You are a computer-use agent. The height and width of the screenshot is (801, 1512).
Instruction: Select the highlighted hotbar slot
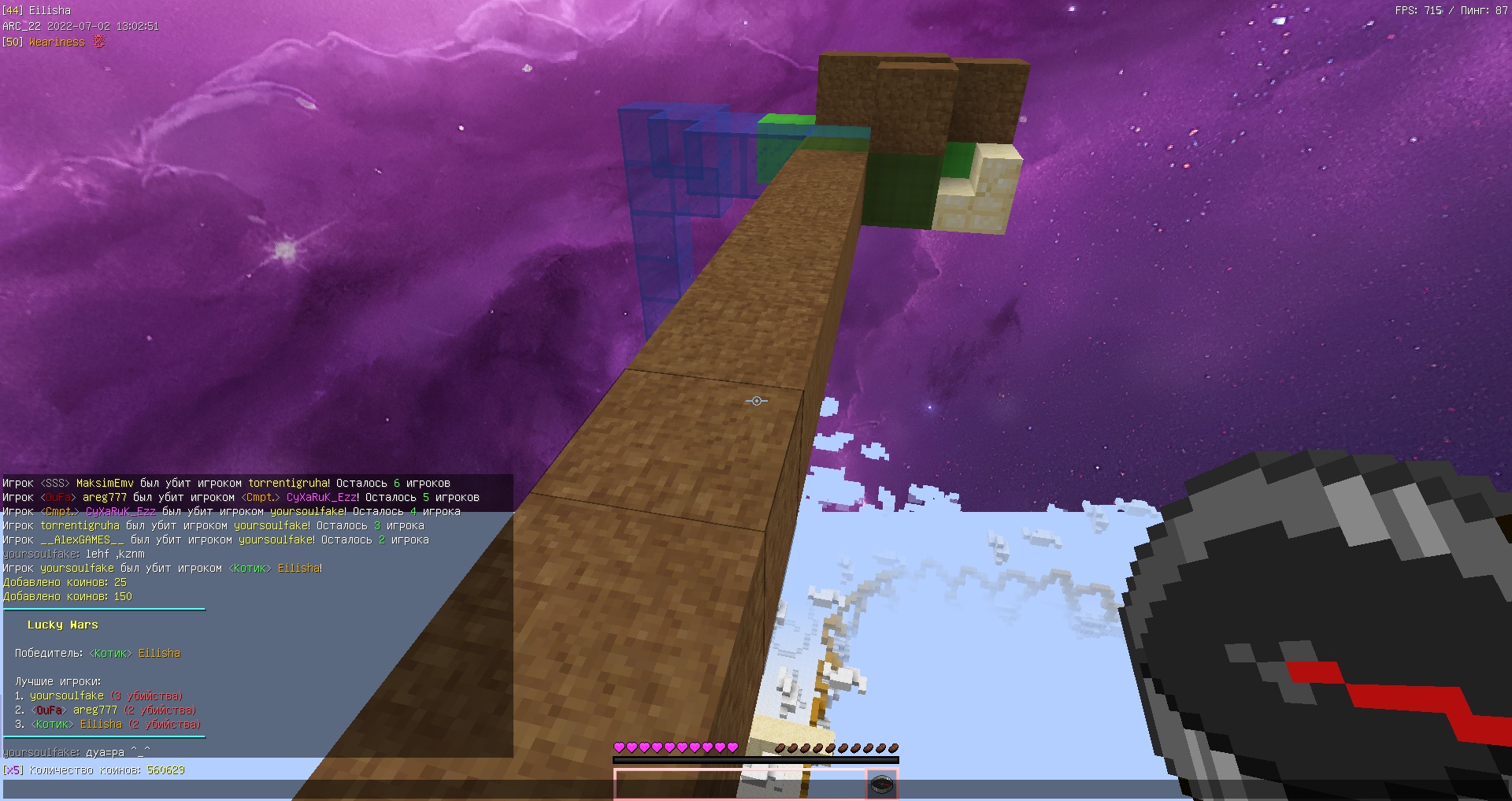click(881, 785)
